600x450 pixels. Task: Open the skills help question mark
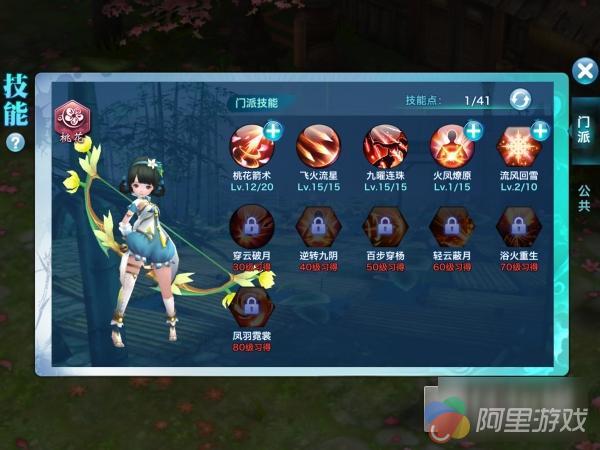[x=15, y=142]
